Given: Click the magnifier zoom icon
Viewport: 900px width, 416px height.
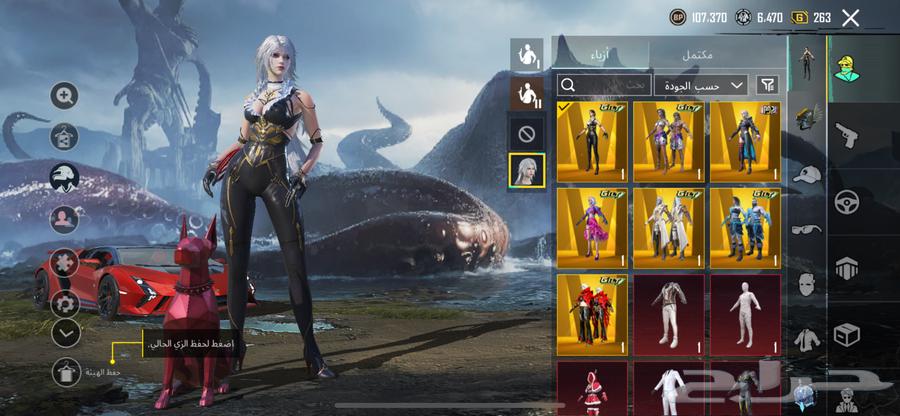Looking at the screenshot, I should pos(65,96).
